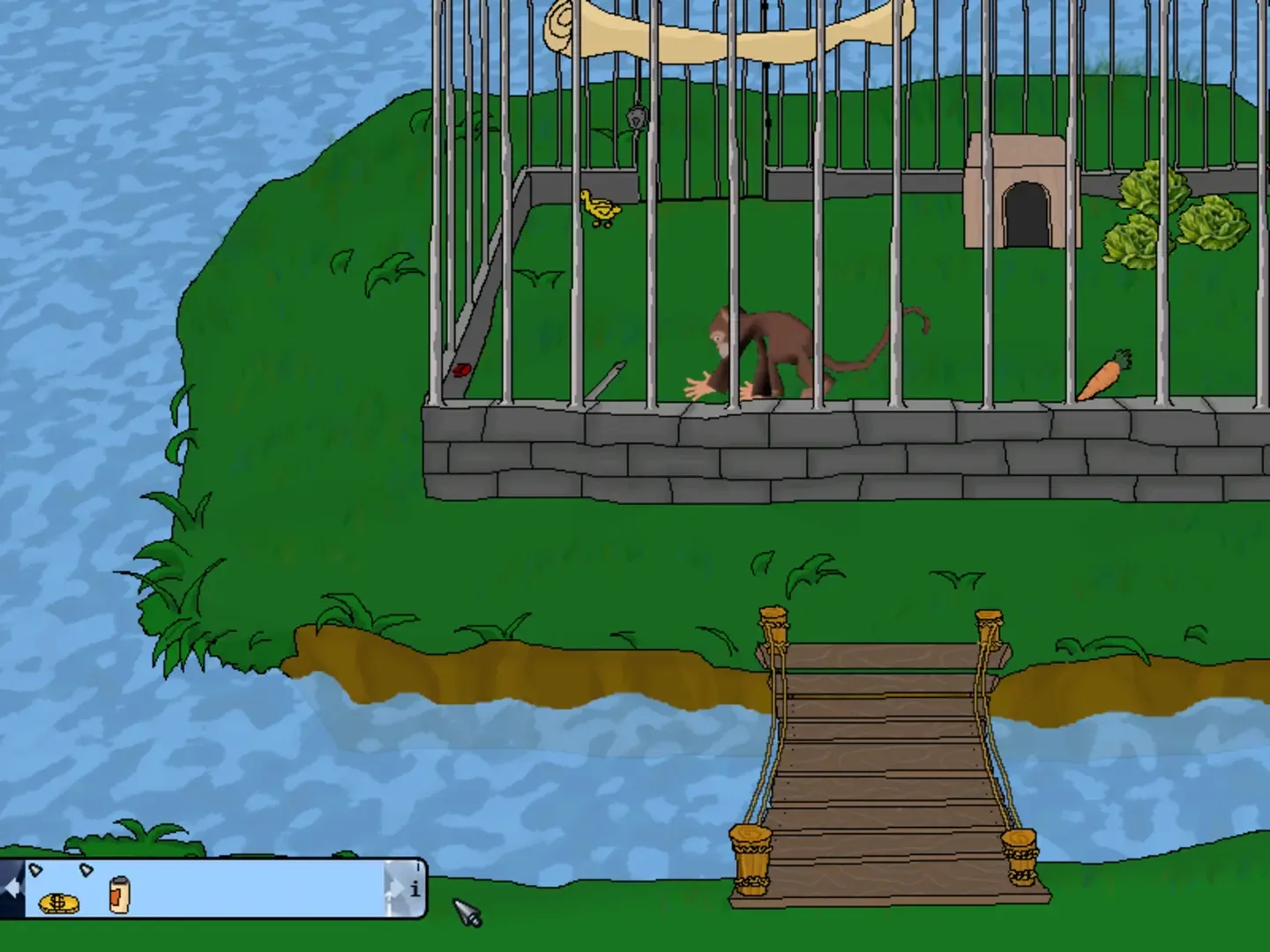Select the soda can inventory item
Image resolution: width=1270 pixels, height=952 pixels.
(x=117, y=896)
